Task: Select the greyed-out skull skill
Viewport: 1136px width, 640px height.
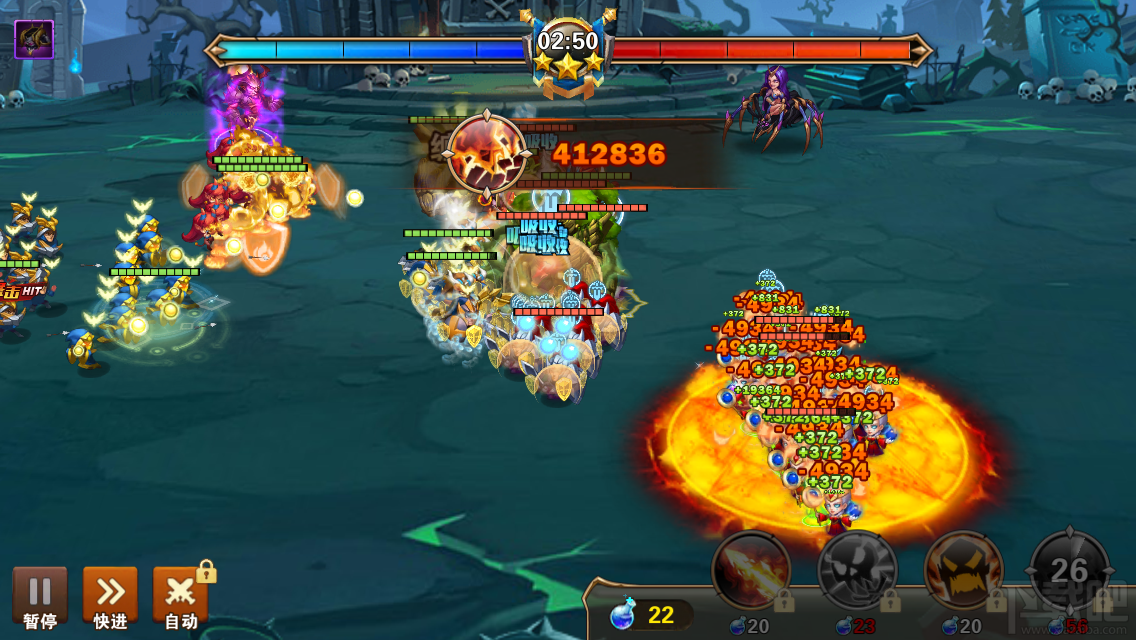Action: [857, 570]
